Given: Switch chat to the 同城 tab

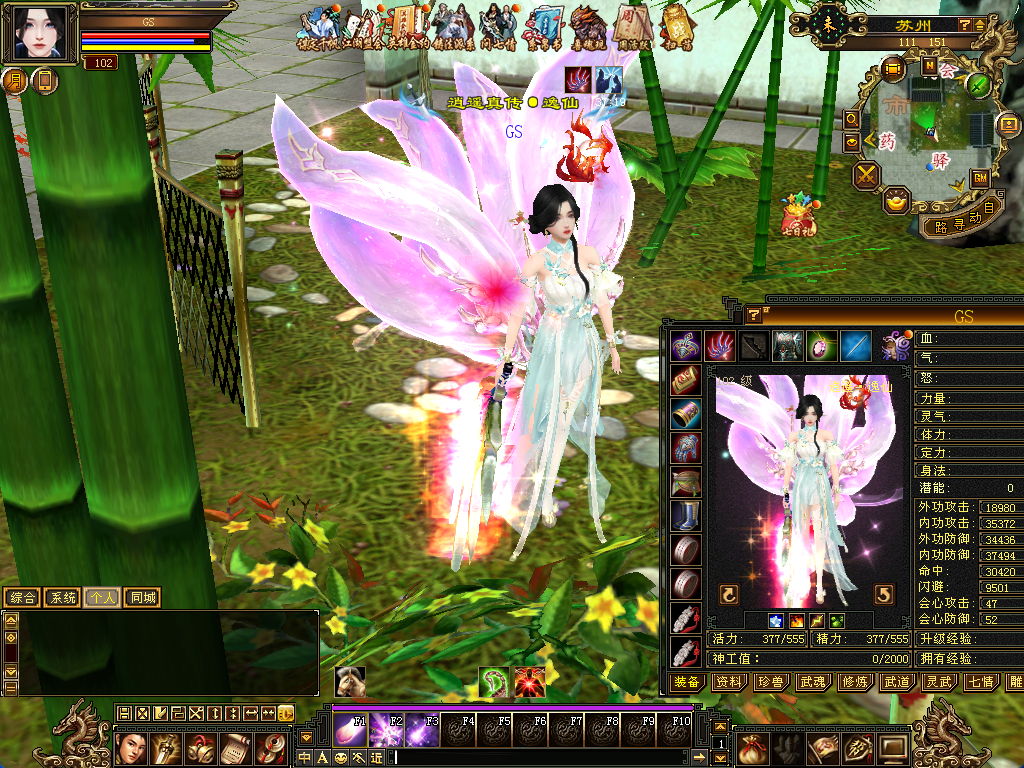Looking at the screenshot, I should click(142, 598).
